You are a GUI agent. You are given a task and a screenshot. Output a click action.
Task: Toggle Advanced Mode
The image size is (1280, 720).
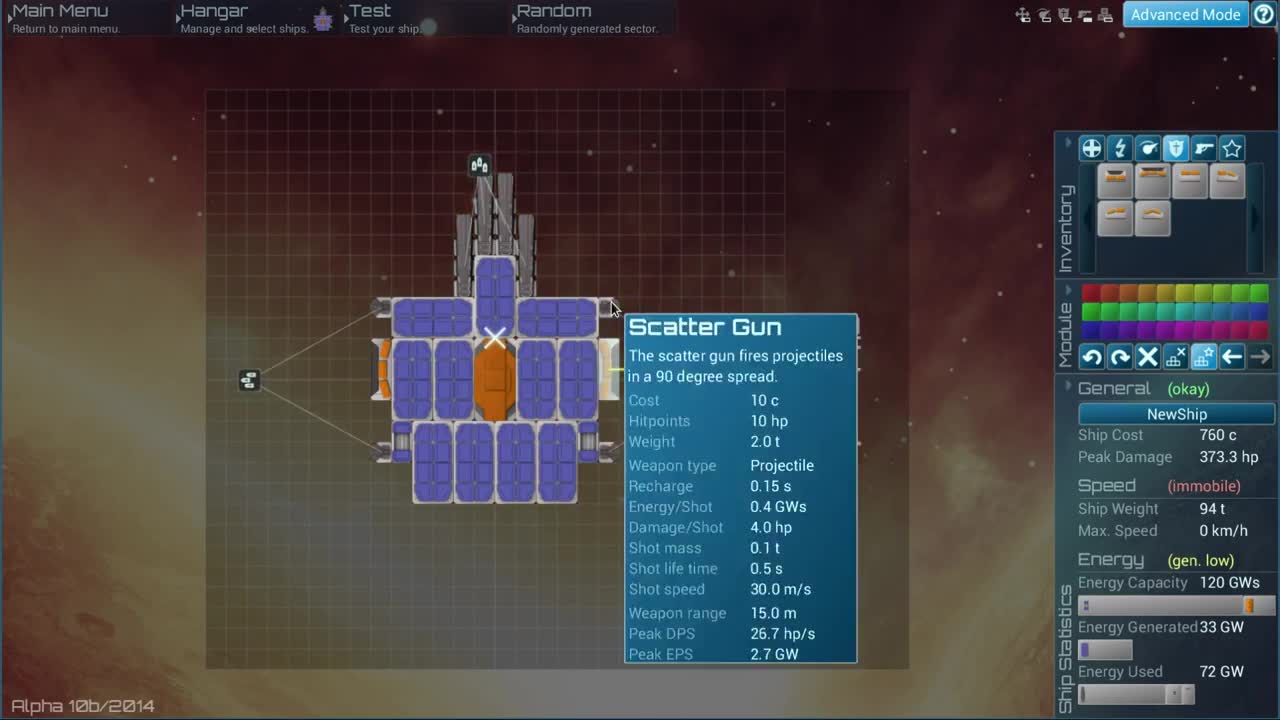click(1185, 14)
